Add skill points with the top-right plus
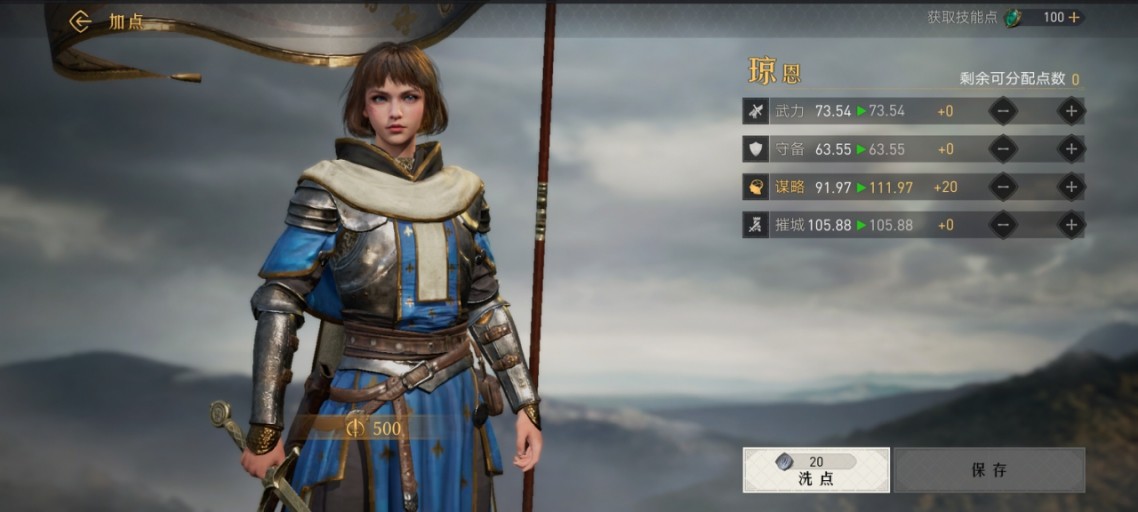Screen dimensions: 1138x512 click(x=1075, y=17)
